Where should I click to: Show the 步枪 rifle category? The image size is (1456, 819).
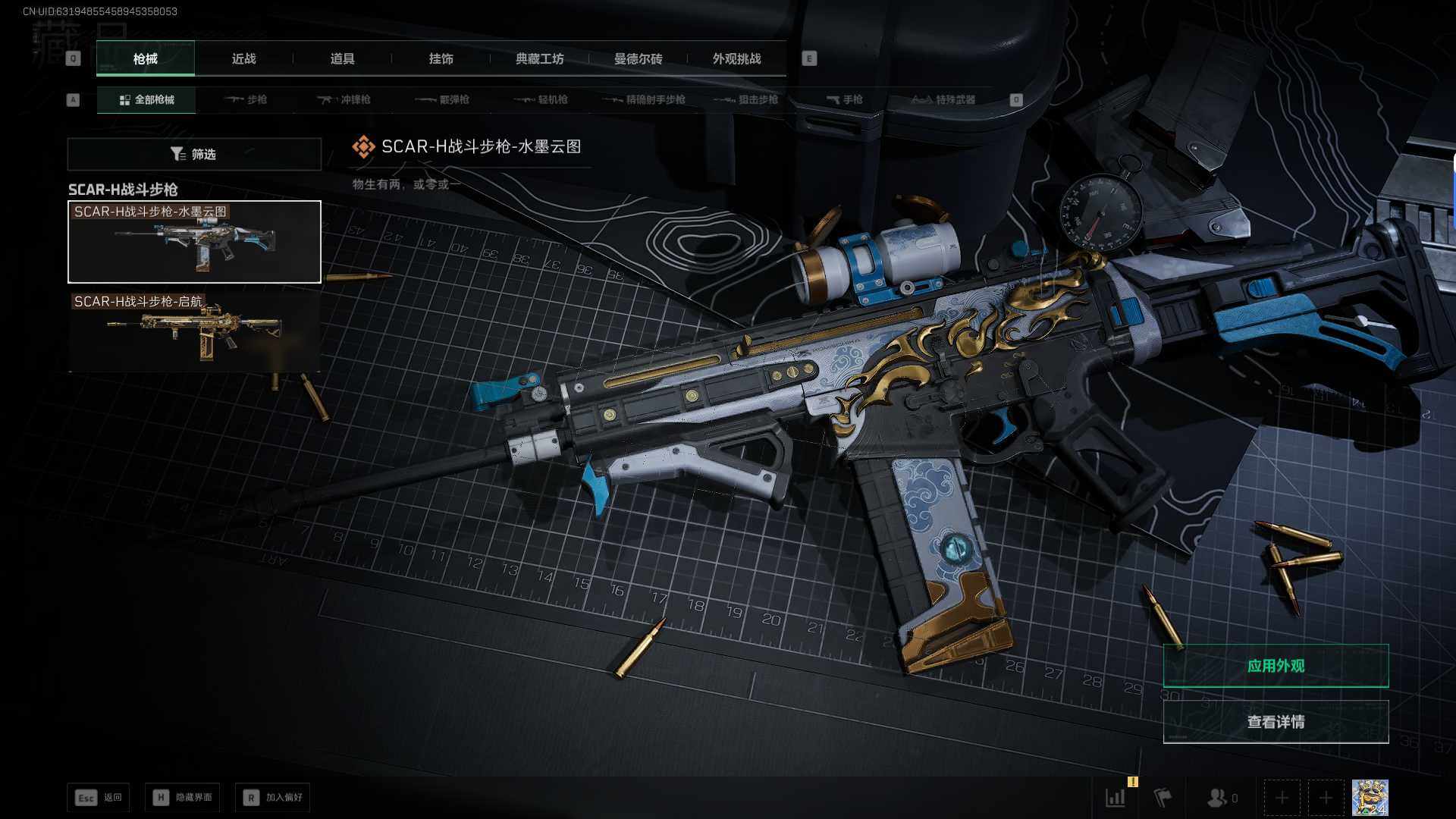pyautogui.click(x=246, y=100)
